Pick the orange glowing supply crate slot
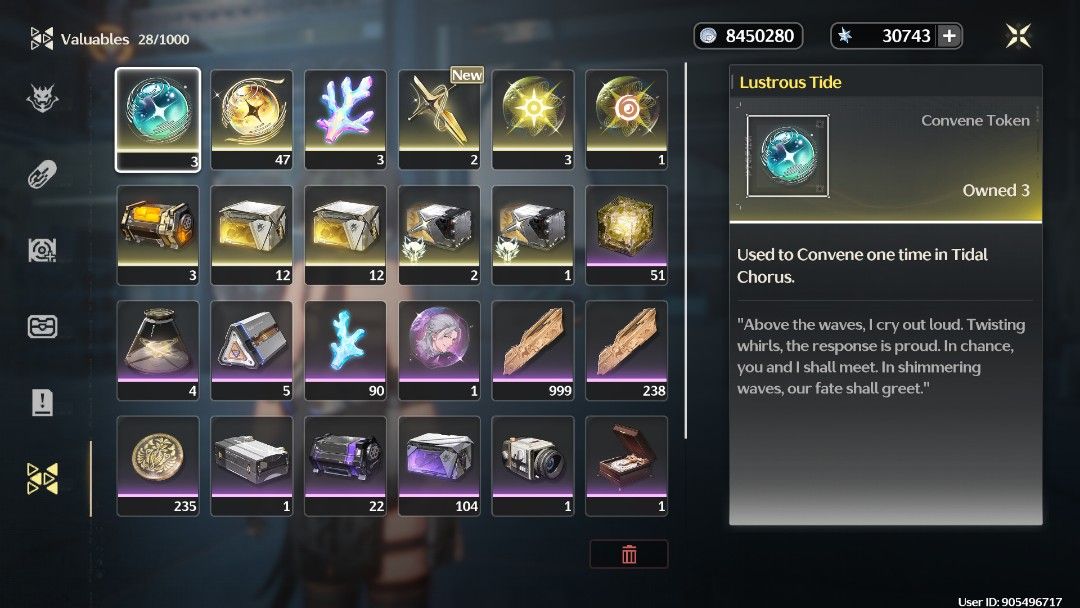Viewport: 1080px width, 608px height. pyautogui.click(x=158, y=235)
